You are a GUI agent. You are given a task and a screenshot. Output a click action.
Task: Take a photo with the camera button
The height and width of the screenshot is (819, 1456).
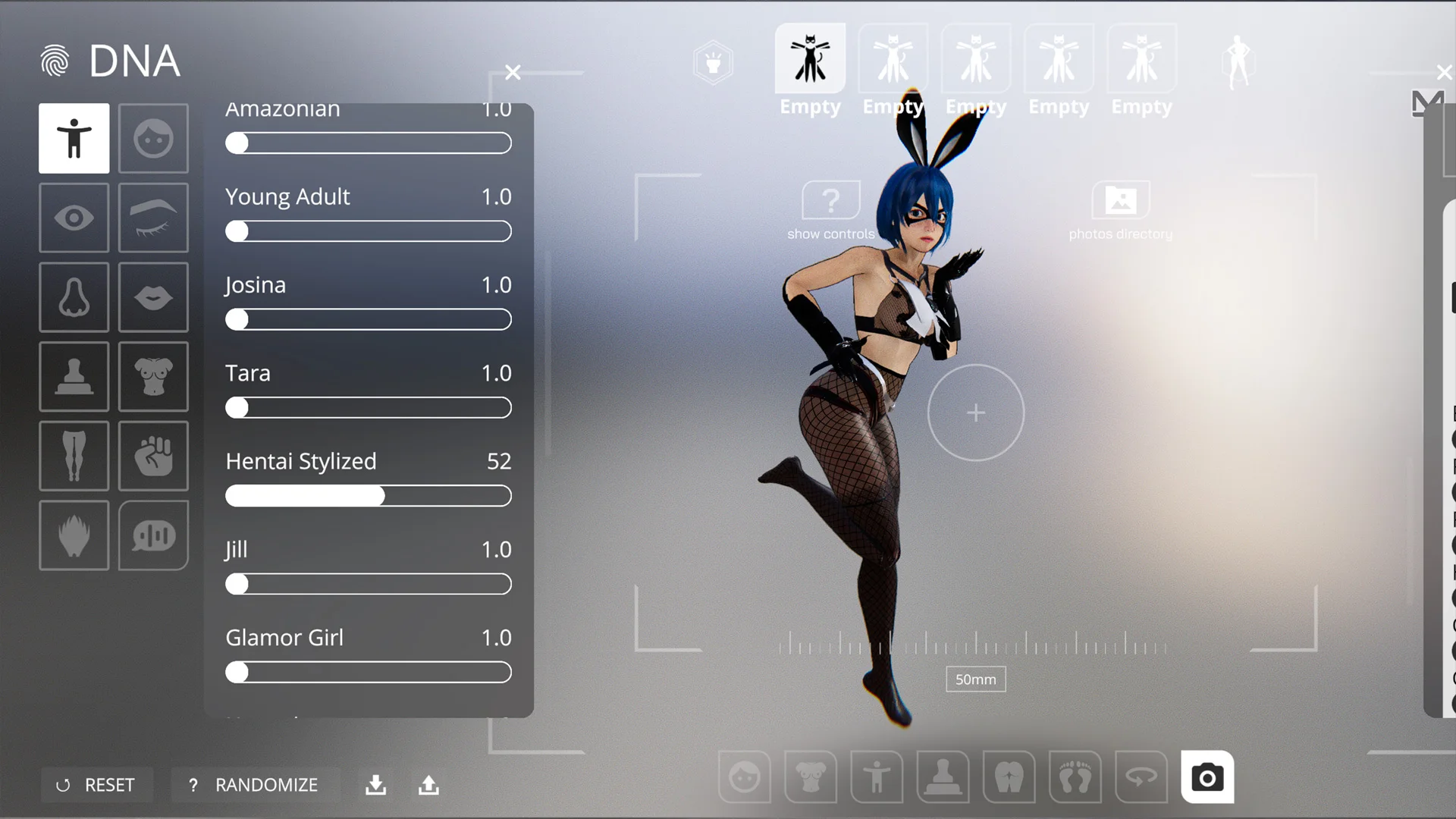pos(1207,777)
